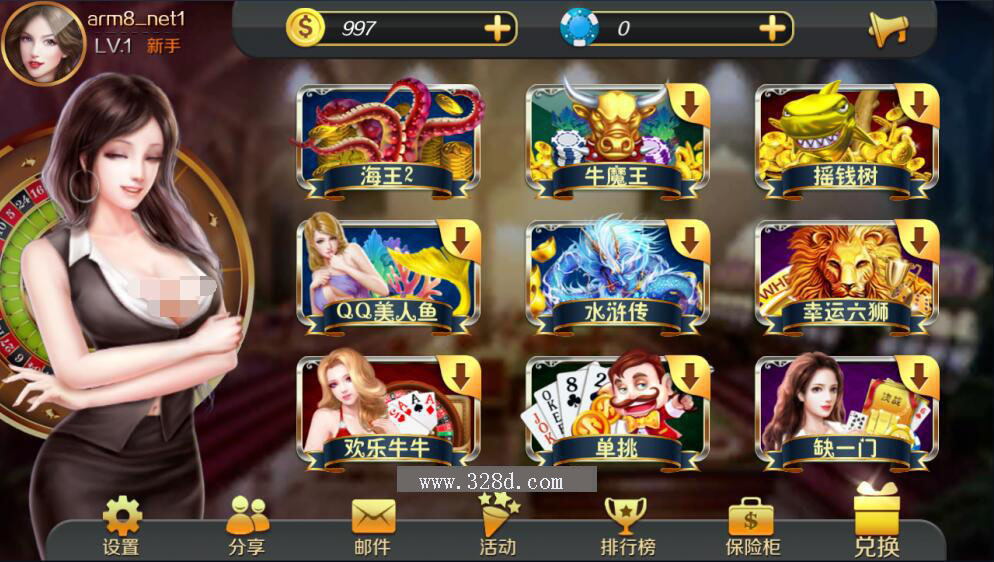Open the 海王2 game tile
The height and width of the screenshot is (562, 994).
(x=391, y=142)
